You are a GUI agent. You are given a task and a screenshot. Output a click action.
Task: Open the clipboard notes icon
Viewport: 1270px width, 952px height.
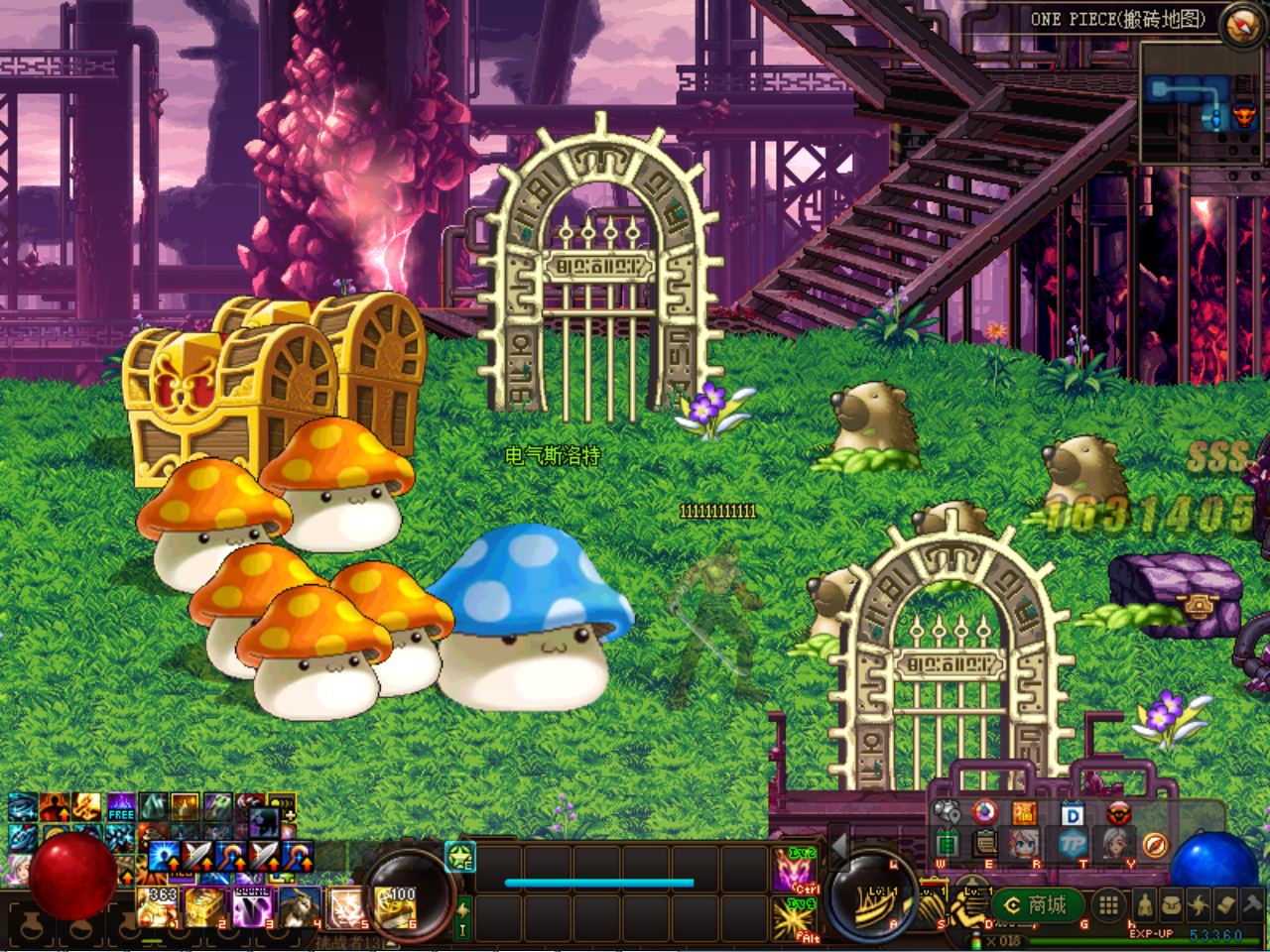985,845
